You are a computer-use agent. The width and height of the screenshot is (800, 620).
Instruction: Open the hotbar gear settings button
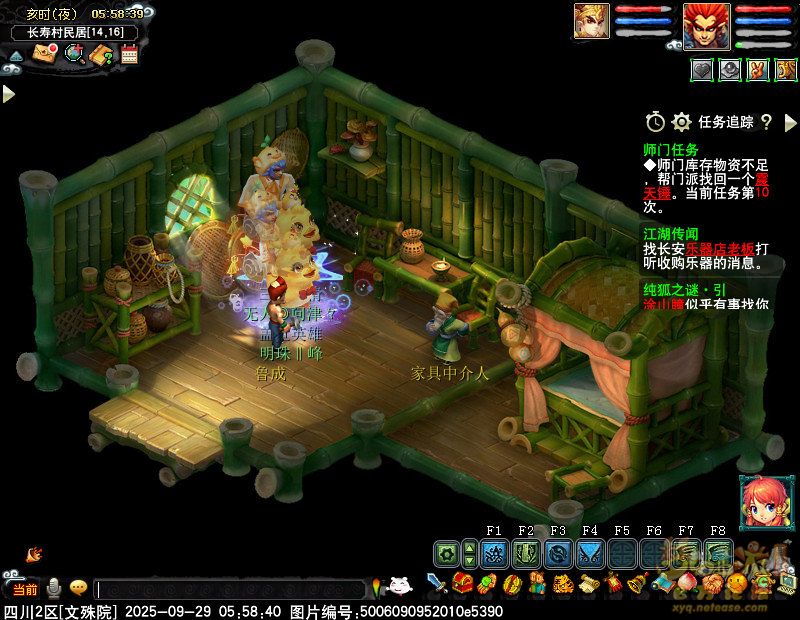(x=446, y=552)
